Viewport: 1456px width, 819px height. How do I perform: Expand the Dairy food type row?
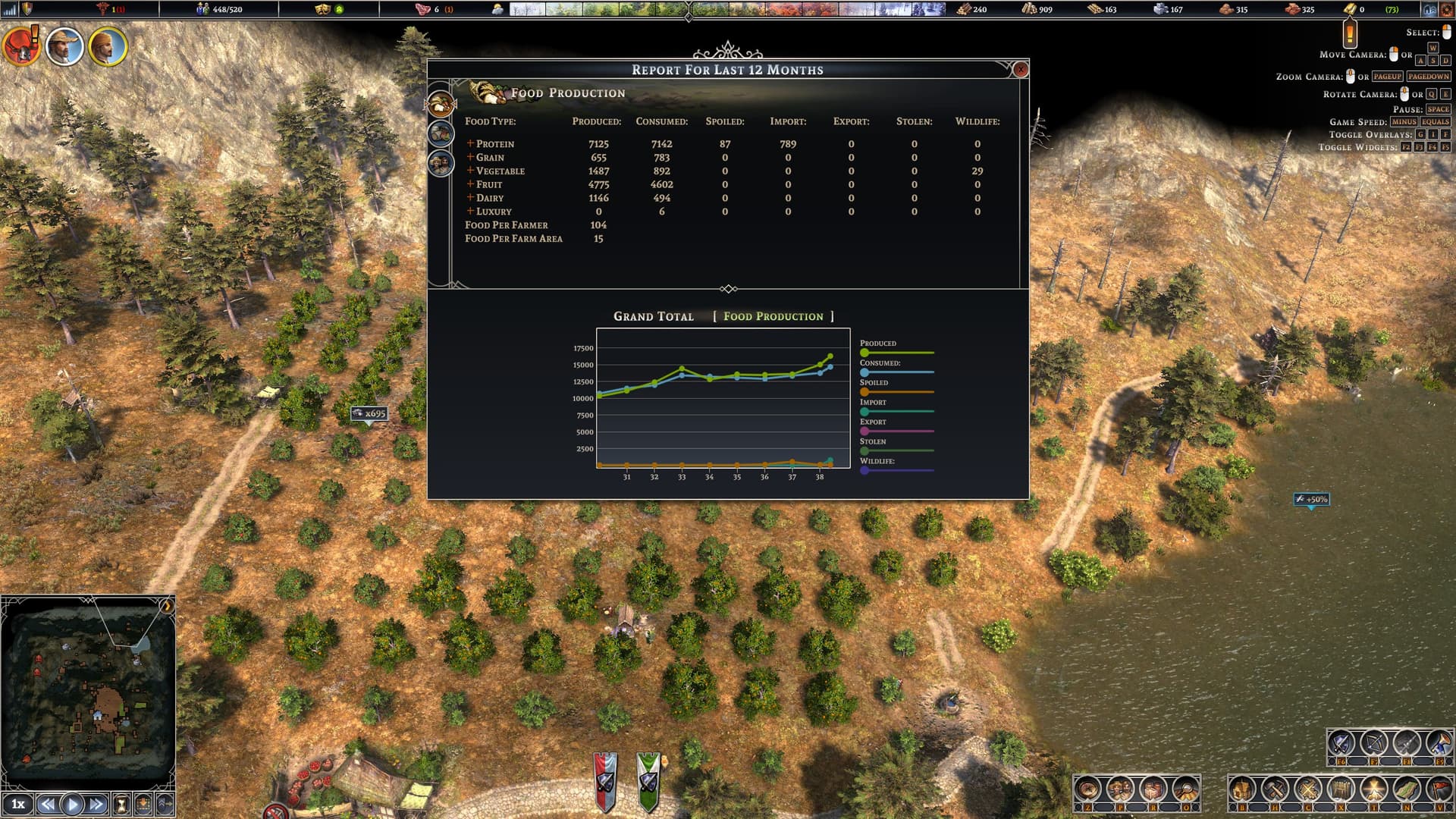tap(470, 198)
